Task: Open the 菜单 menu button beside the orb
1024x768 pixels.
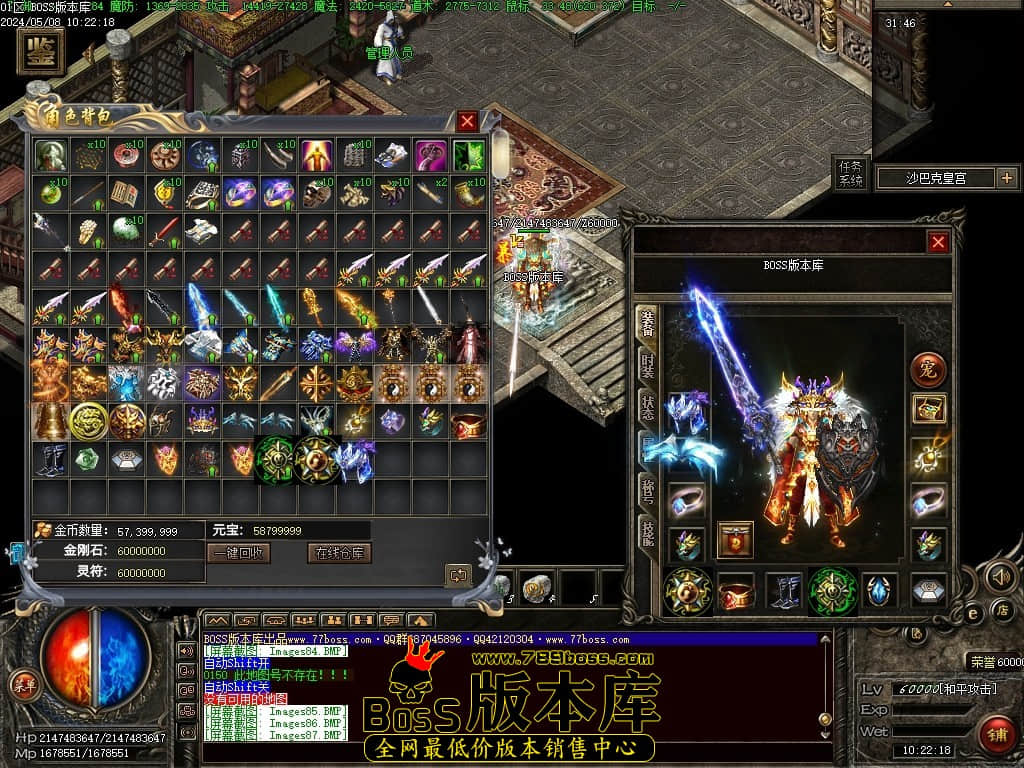Action: (x=22, y=685)
